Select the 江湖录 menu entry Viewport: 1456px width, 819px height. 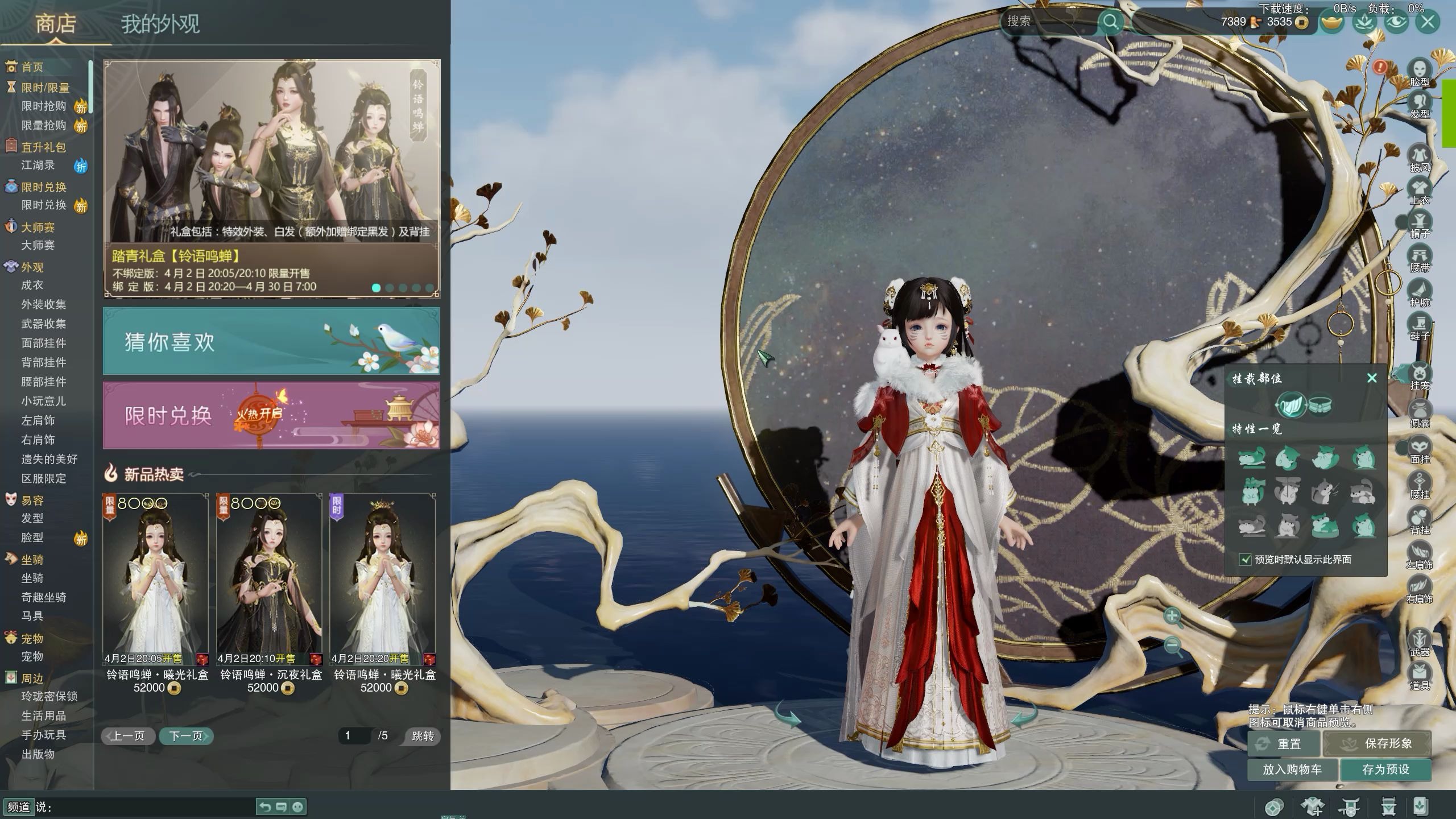point(38,166)
